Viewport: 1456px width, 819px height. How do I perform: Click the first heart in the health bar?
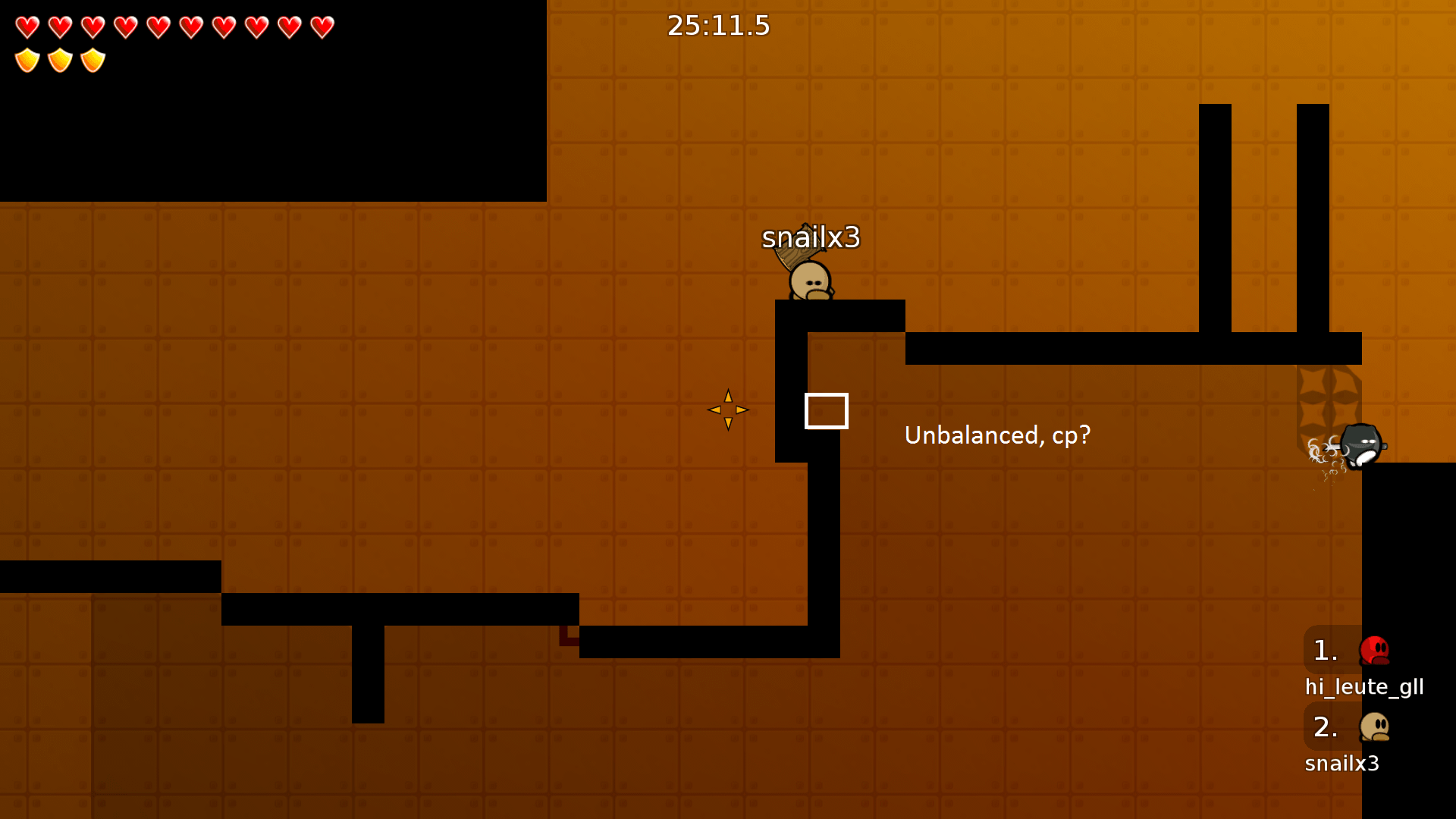point(27,27)
